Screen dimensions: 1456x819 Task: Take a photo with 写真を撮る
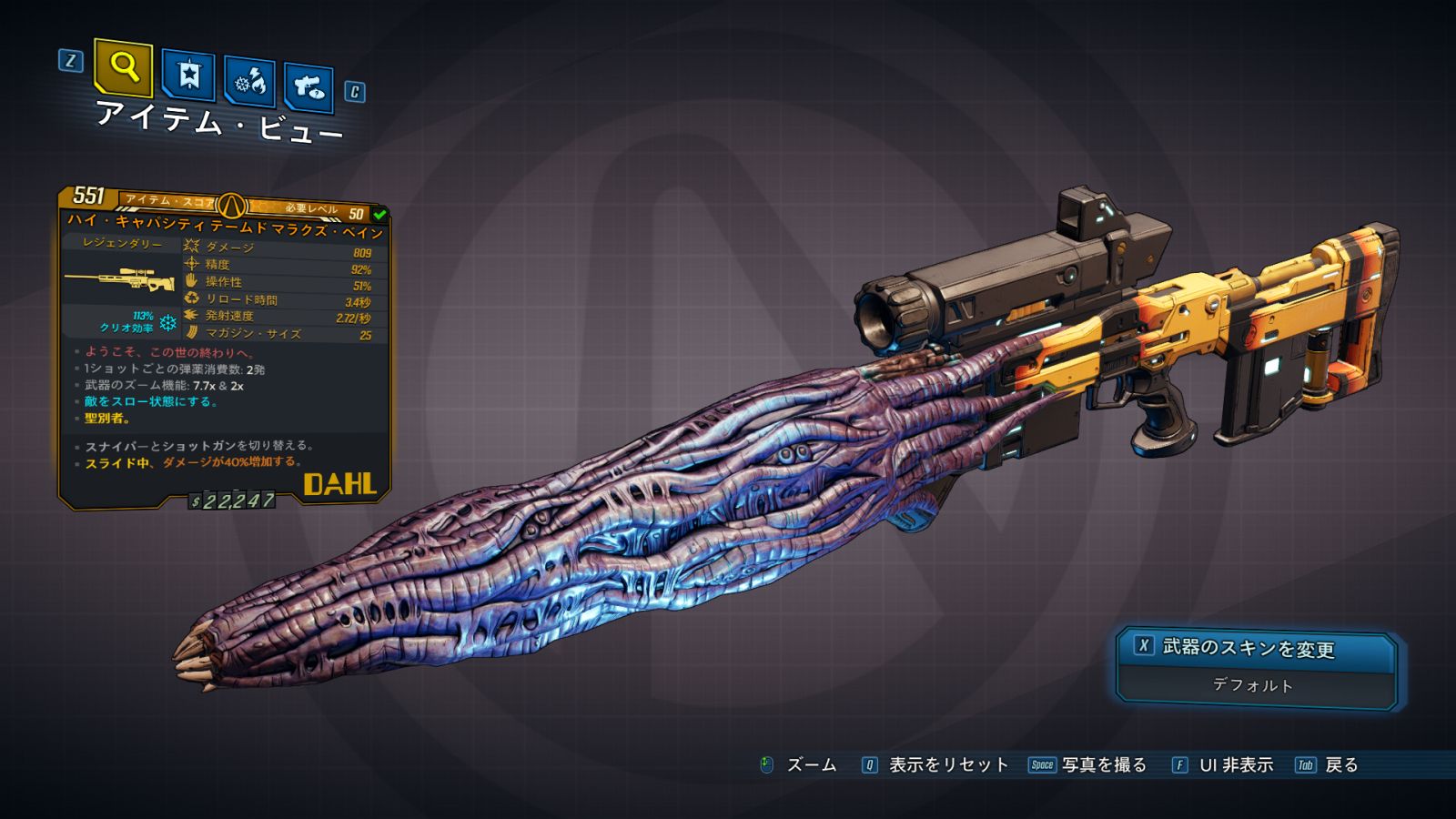[x=1103, y=765]
